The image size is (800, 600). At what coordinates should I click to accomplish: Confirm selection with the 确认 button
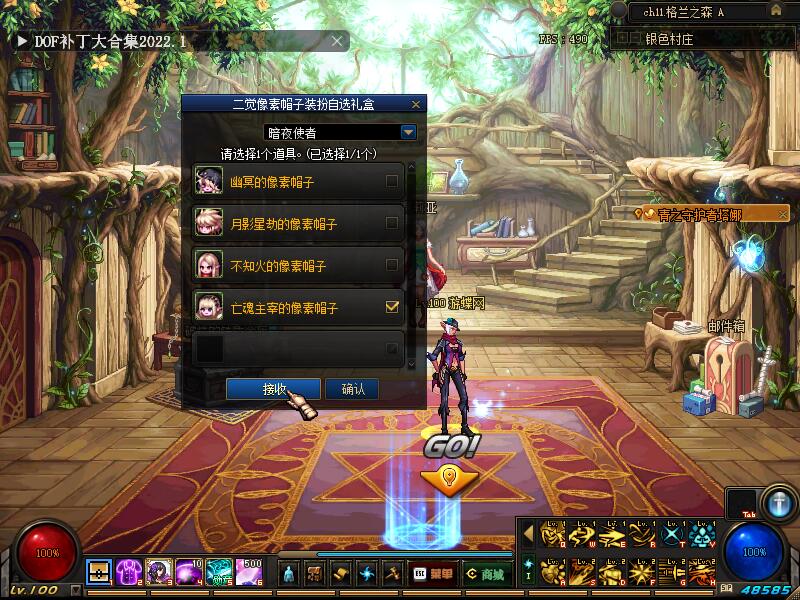[352, 389]
